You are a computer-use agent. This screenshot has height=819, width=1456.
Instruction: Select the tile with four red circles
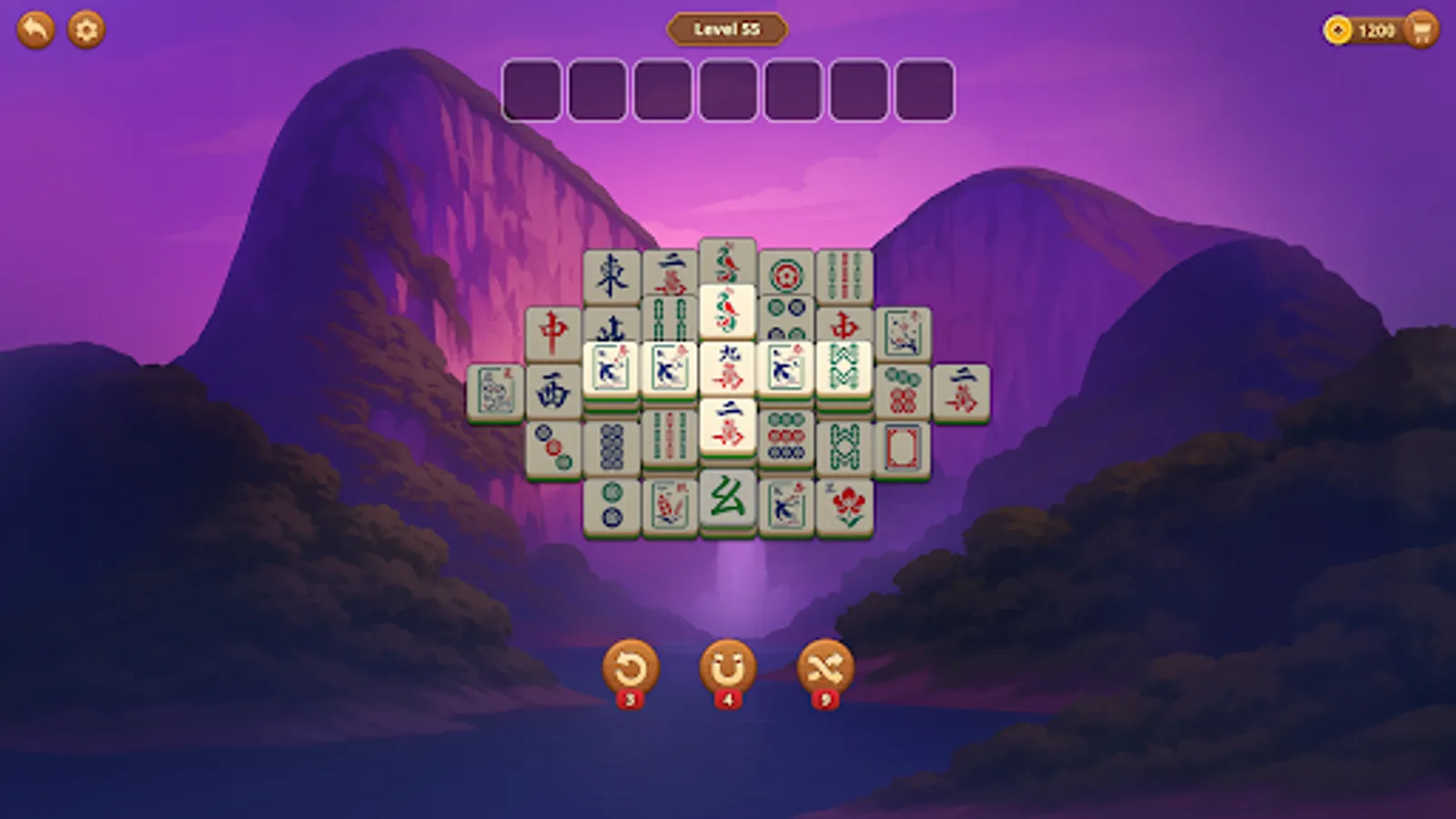coord(901,390)
